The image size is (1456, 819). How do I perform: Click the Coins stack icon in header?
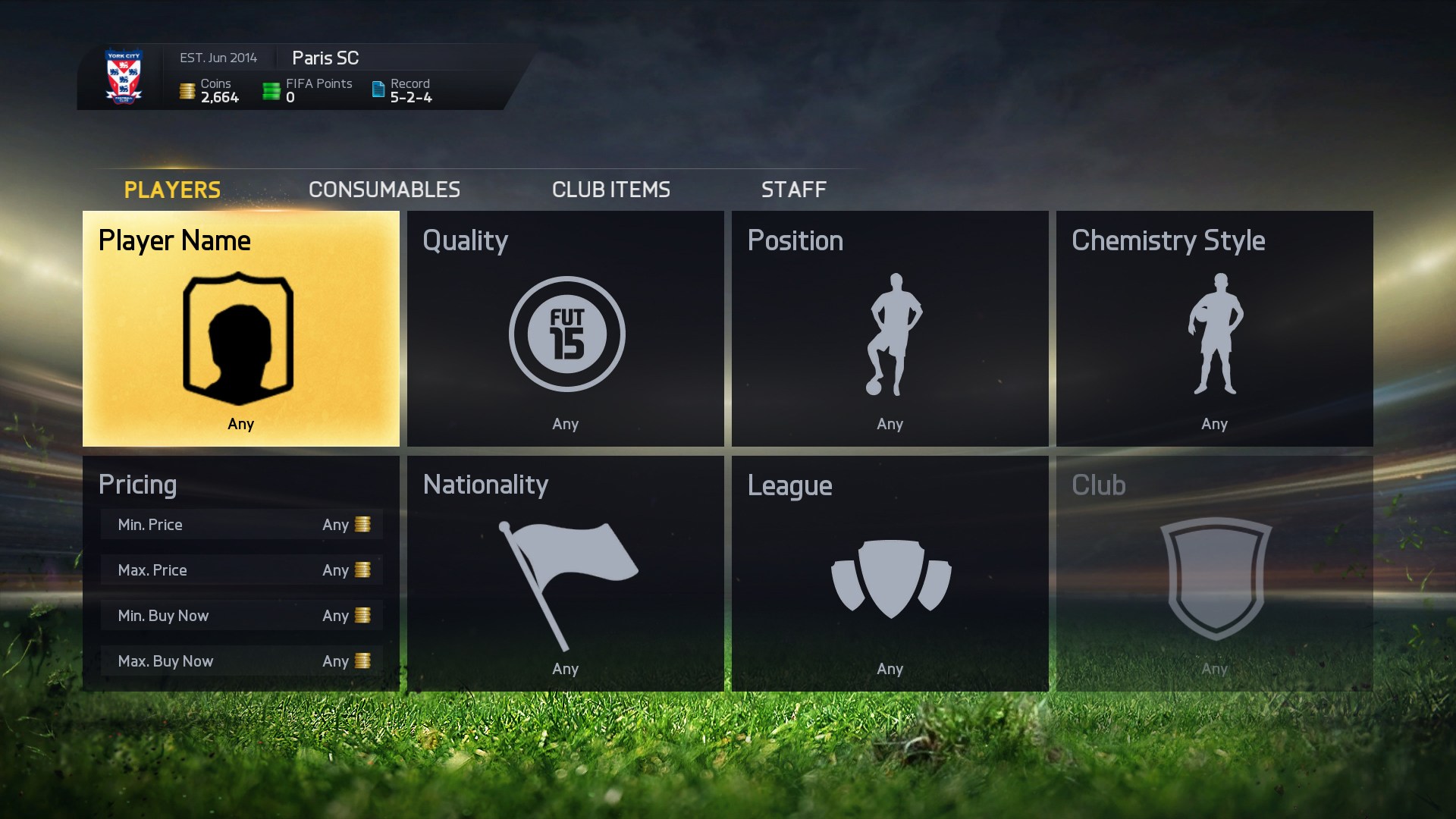(x=186, y=89)
